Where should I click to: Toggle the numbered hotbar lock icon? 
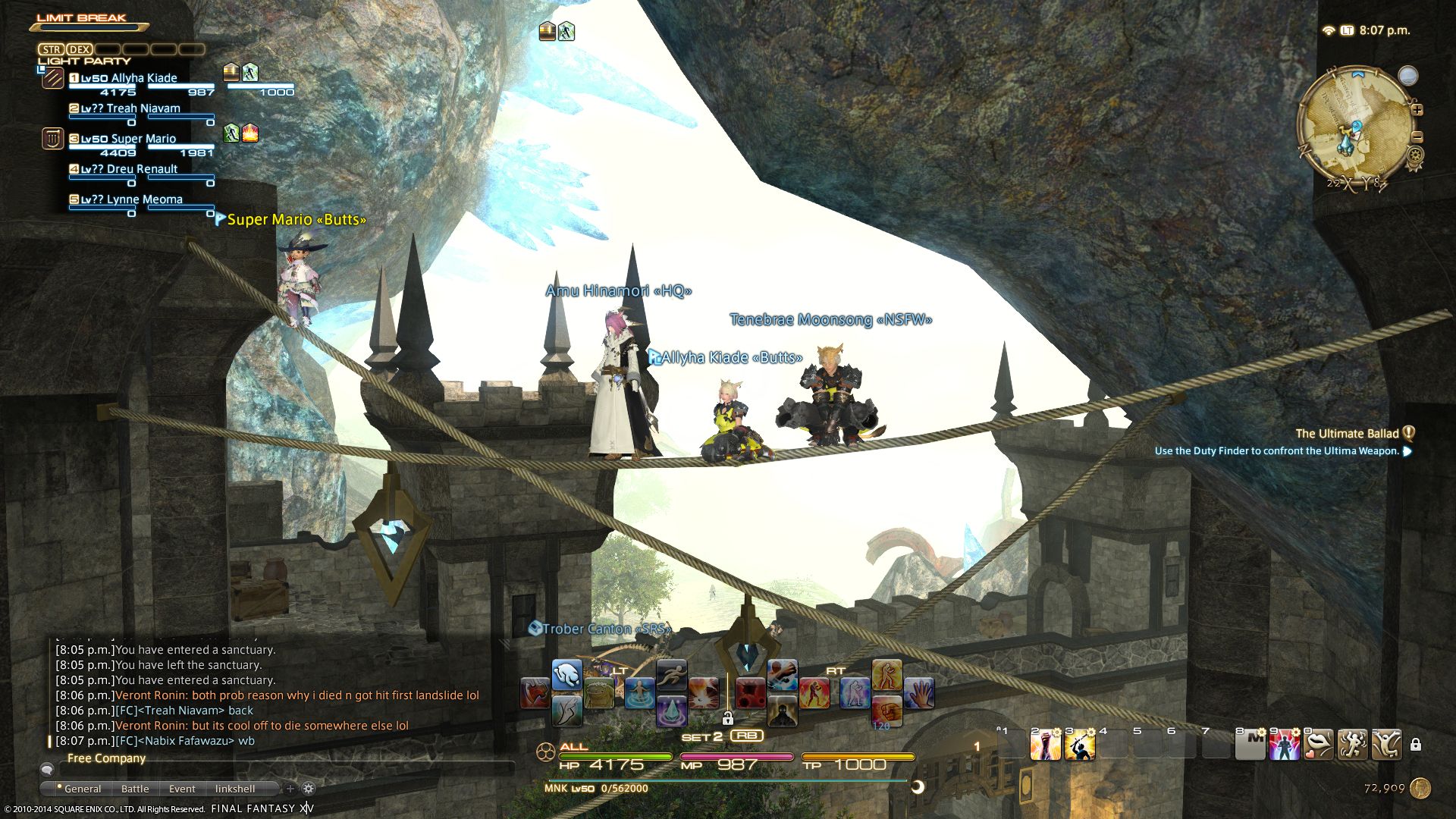pos(1415,745)
